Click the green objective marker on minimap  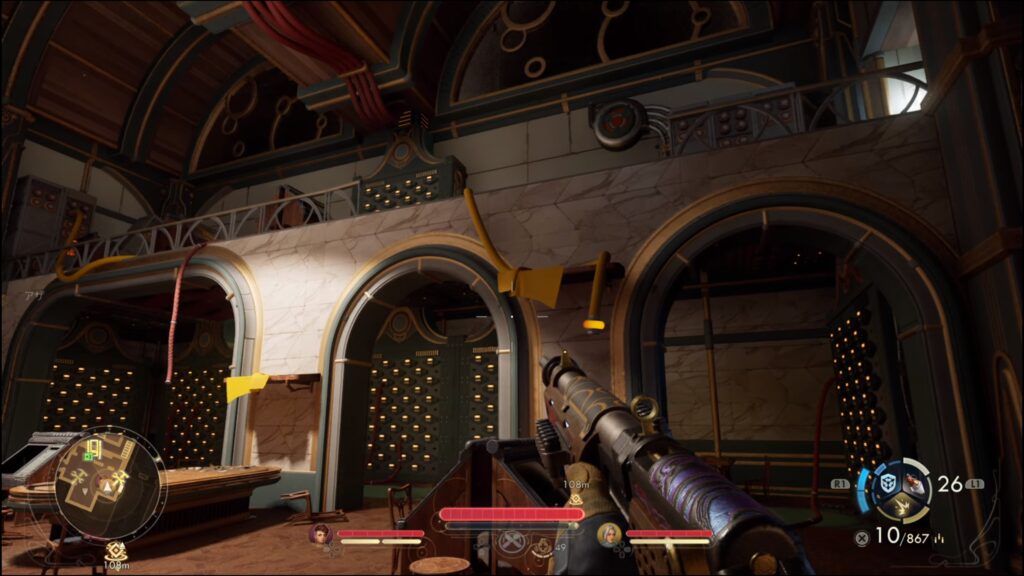point(88,456)
